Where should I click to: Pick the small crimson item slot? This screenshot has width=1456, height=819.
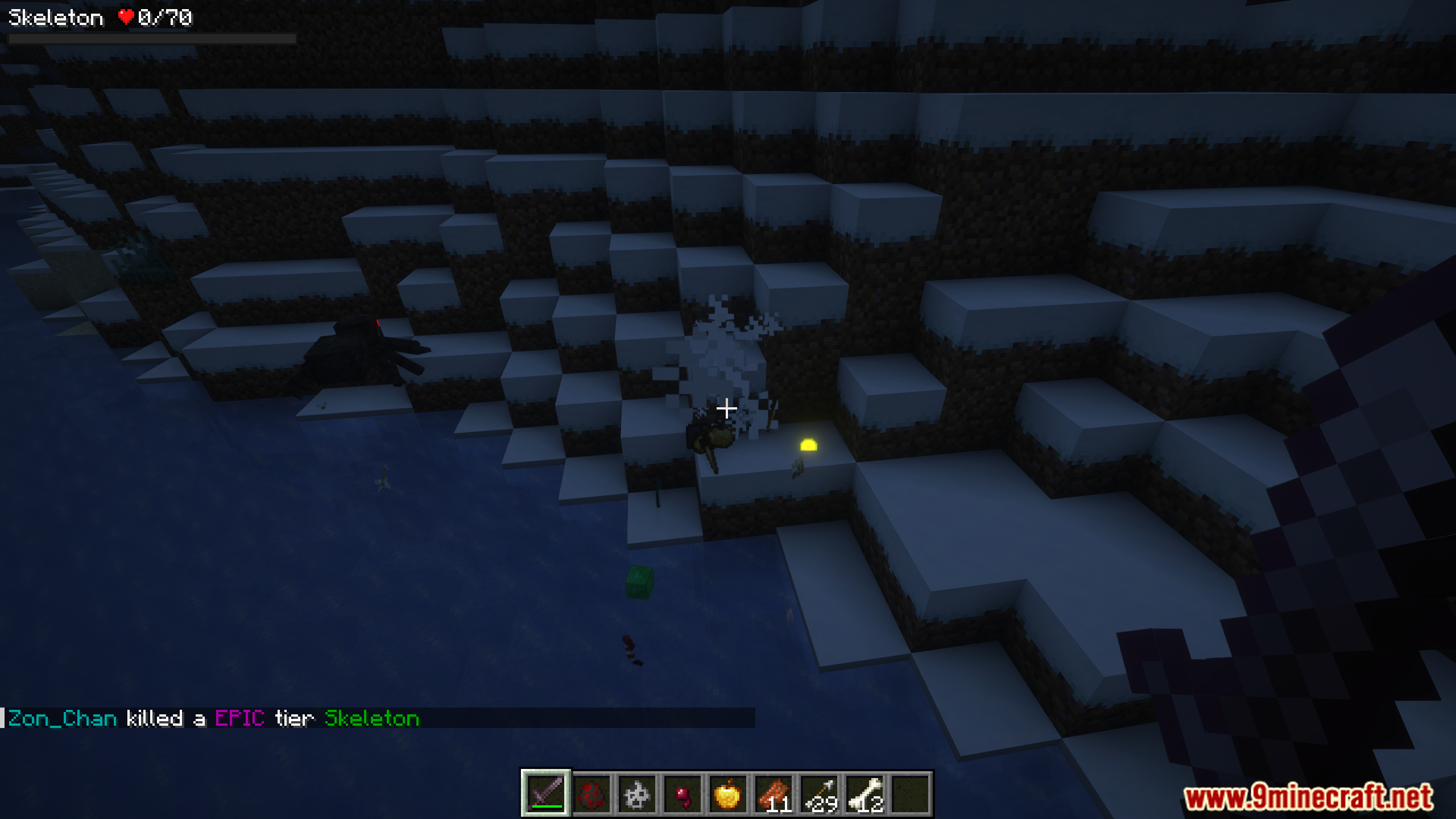682,793
